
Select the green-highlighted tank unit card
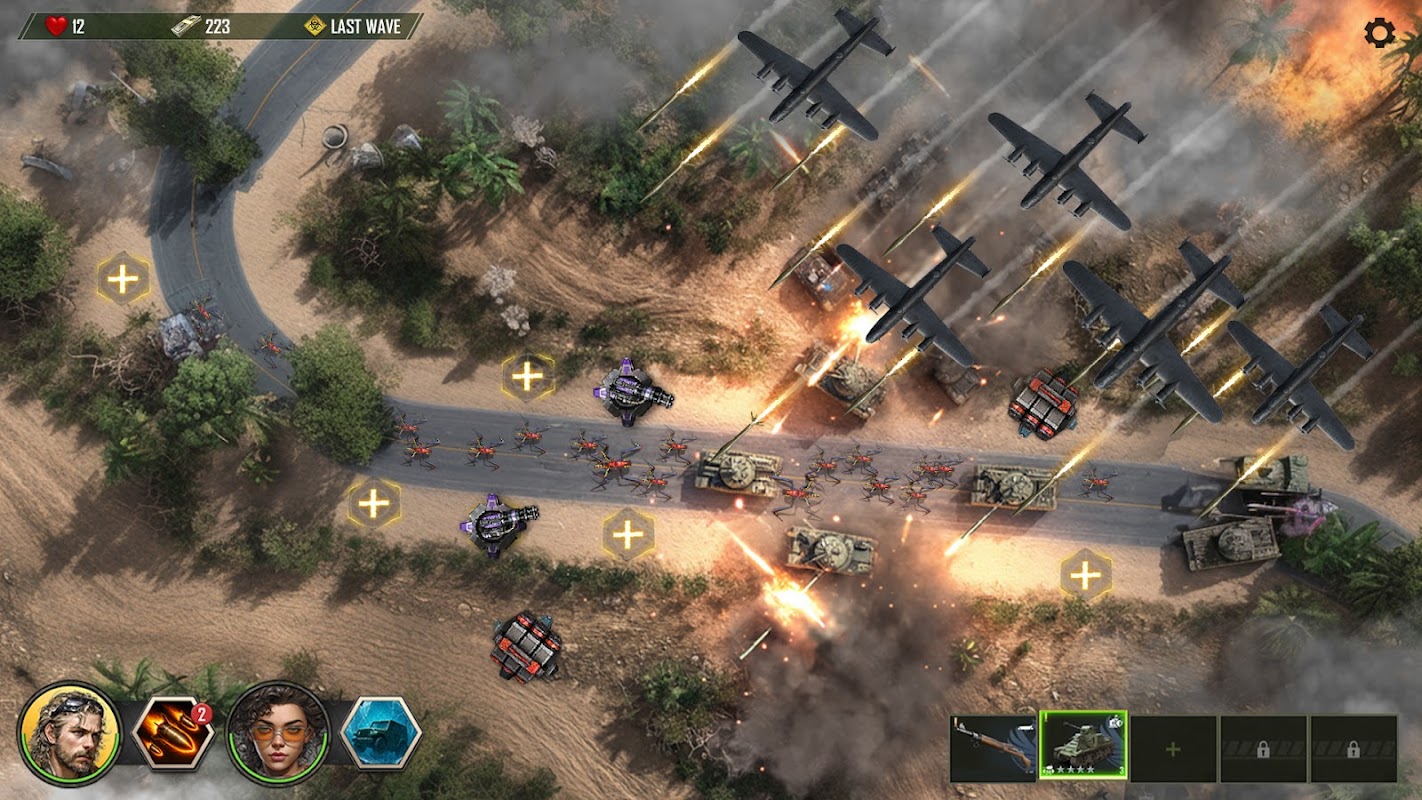point(1083,746)
